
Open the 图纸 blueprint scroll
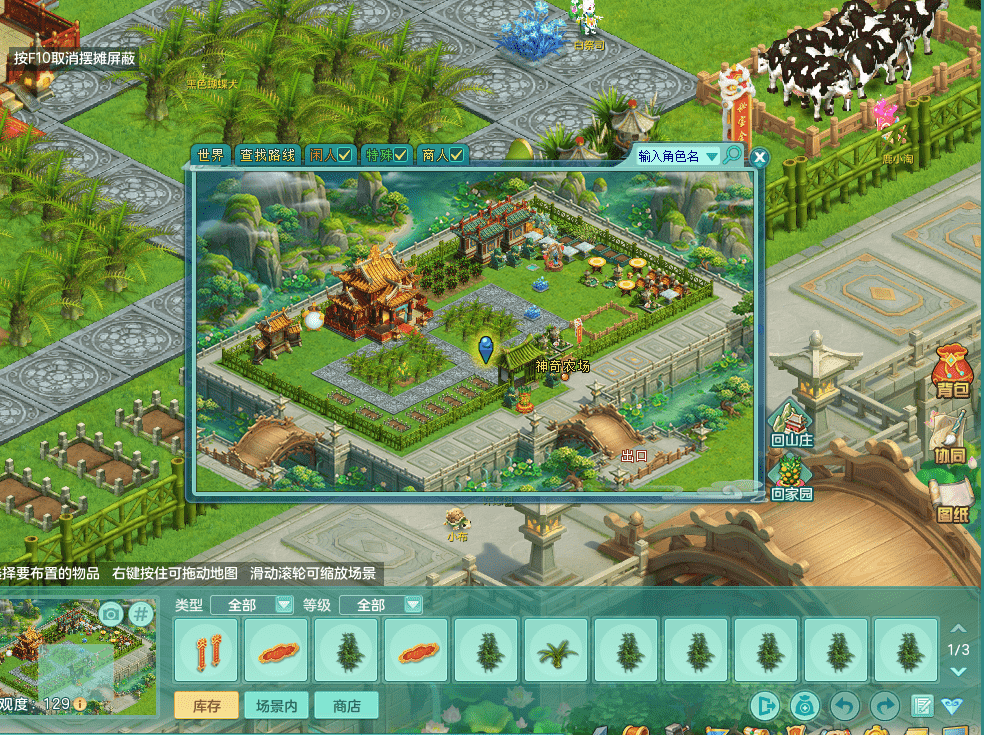[x=953, y=500]
